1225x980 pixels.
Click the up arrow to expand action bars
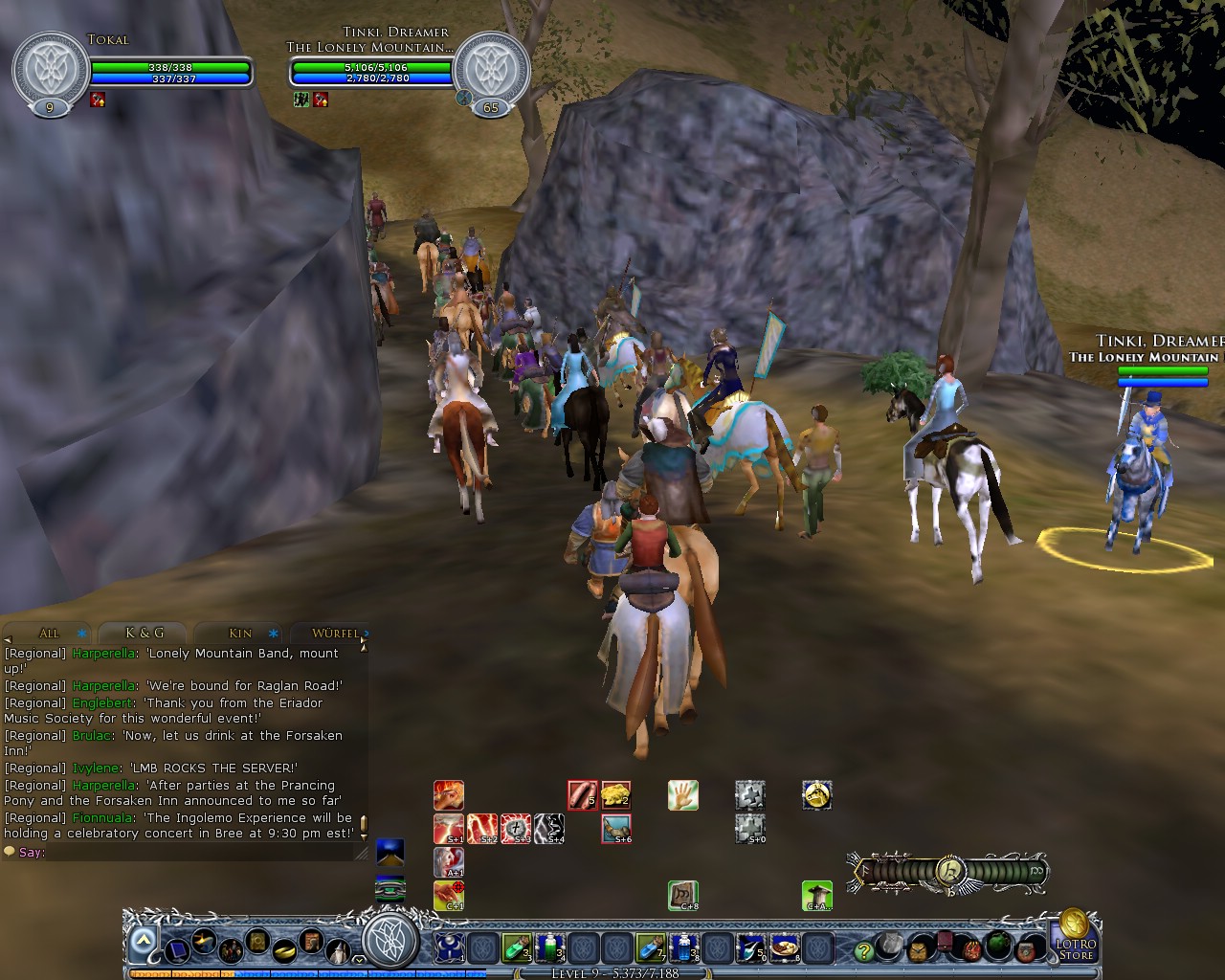pyautogui.click(x=144, y=941)
